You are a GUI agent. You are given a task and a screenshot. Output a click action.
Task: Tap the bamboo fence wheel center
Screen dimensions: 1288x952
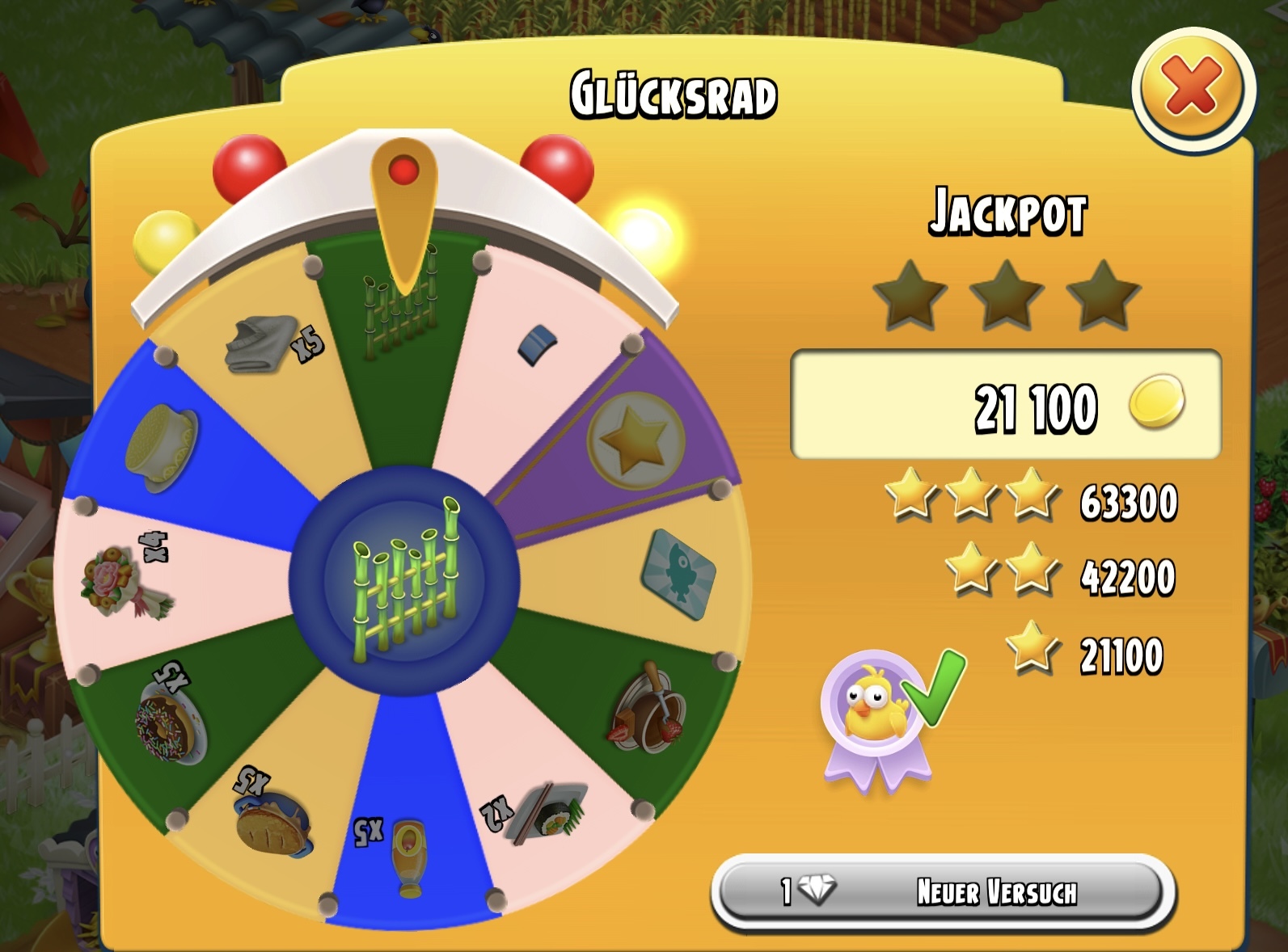(403, 579)
